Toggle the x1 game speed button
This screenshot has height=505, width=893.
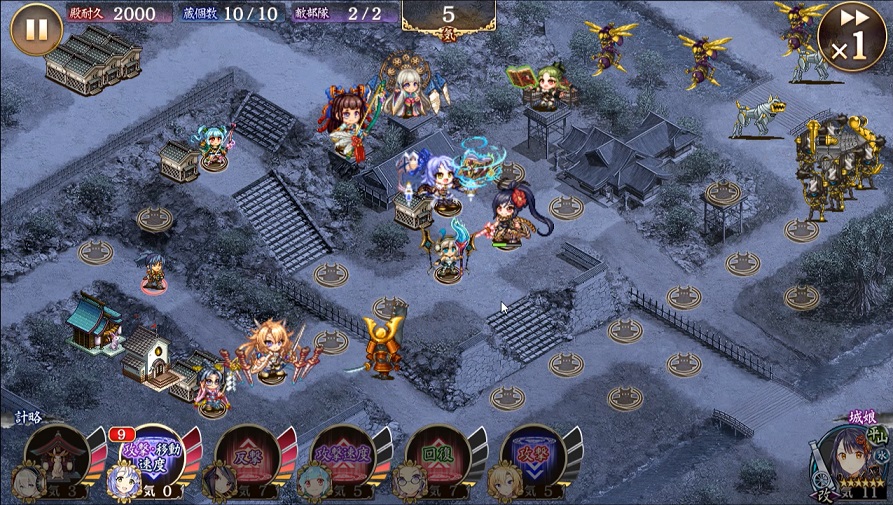click(851, 37)
